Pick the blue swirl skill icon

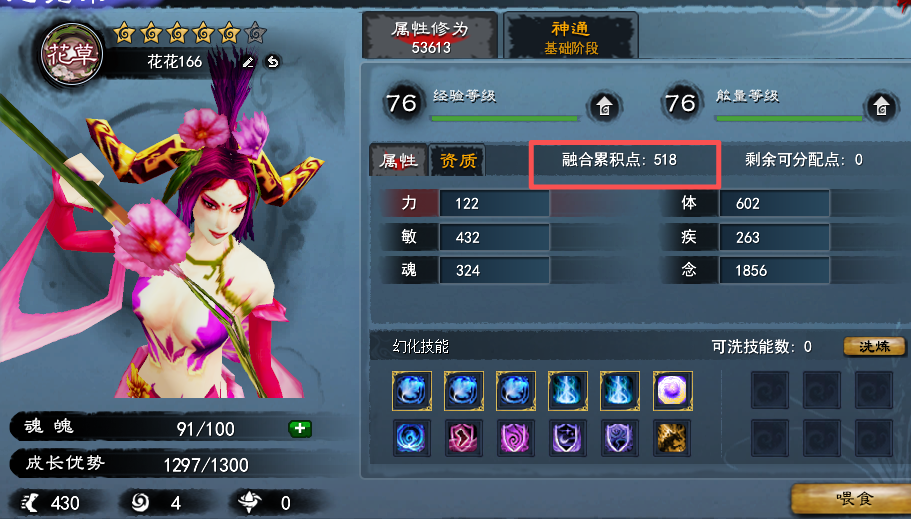[x=412, y=438]
